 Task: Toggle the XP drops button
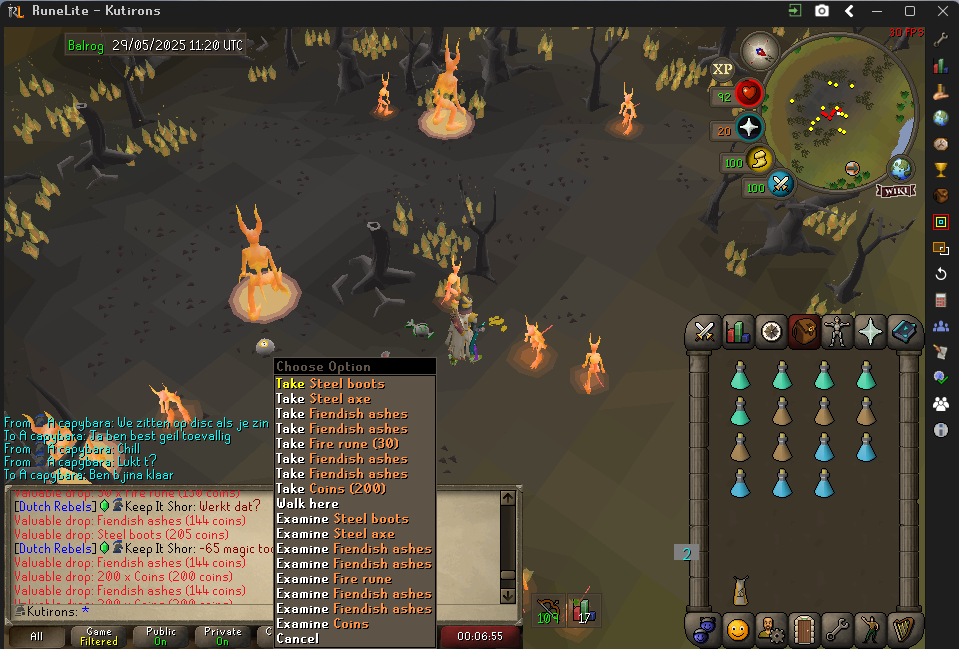pos(722,69)
